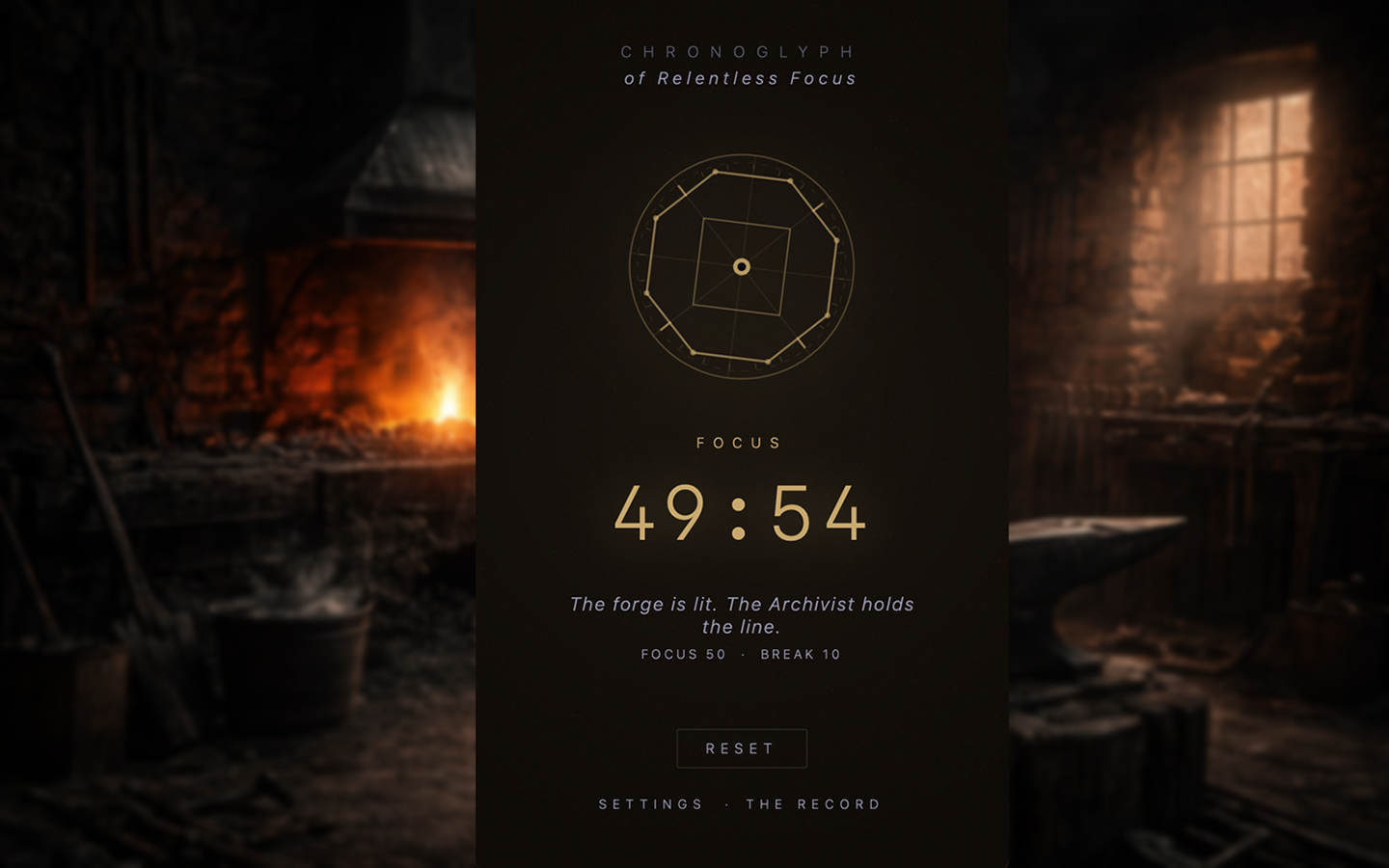Image resolution: width=1389 pixels, height=868 pixels.
Task: Select the upper-right node of the octagon glyph
Action: (x=791, y=180)
